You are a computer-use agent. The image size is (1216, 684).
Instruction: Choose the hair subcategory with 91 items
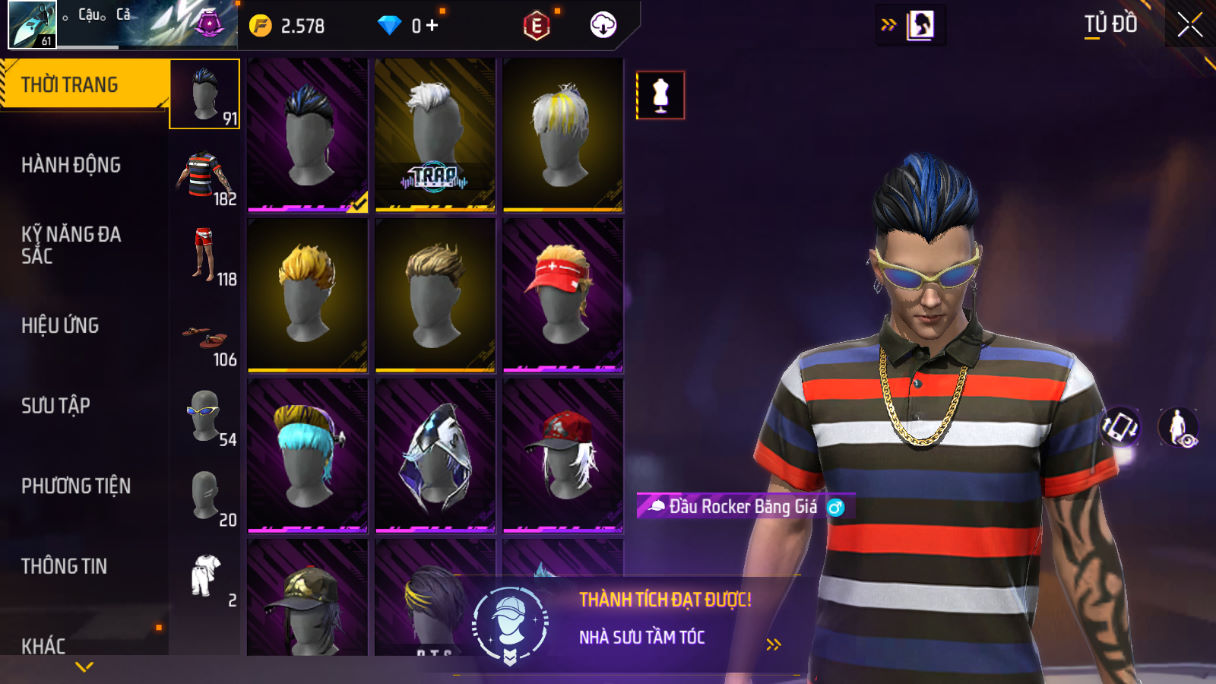coord(205,94)
